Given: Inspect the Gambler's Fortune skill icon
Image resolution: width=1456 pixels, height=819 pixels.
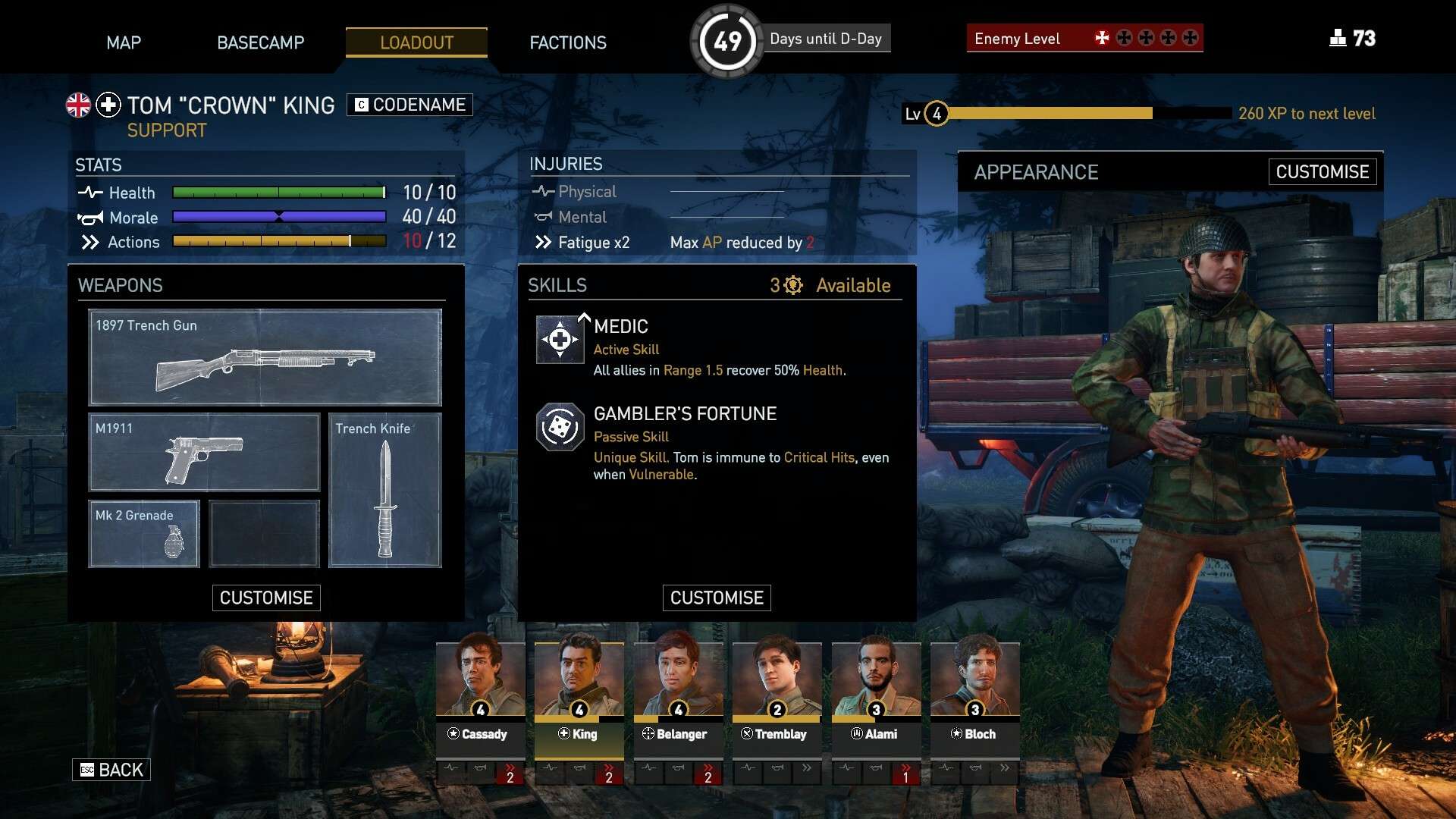Looking at the screenshot, I should point(560,427).
